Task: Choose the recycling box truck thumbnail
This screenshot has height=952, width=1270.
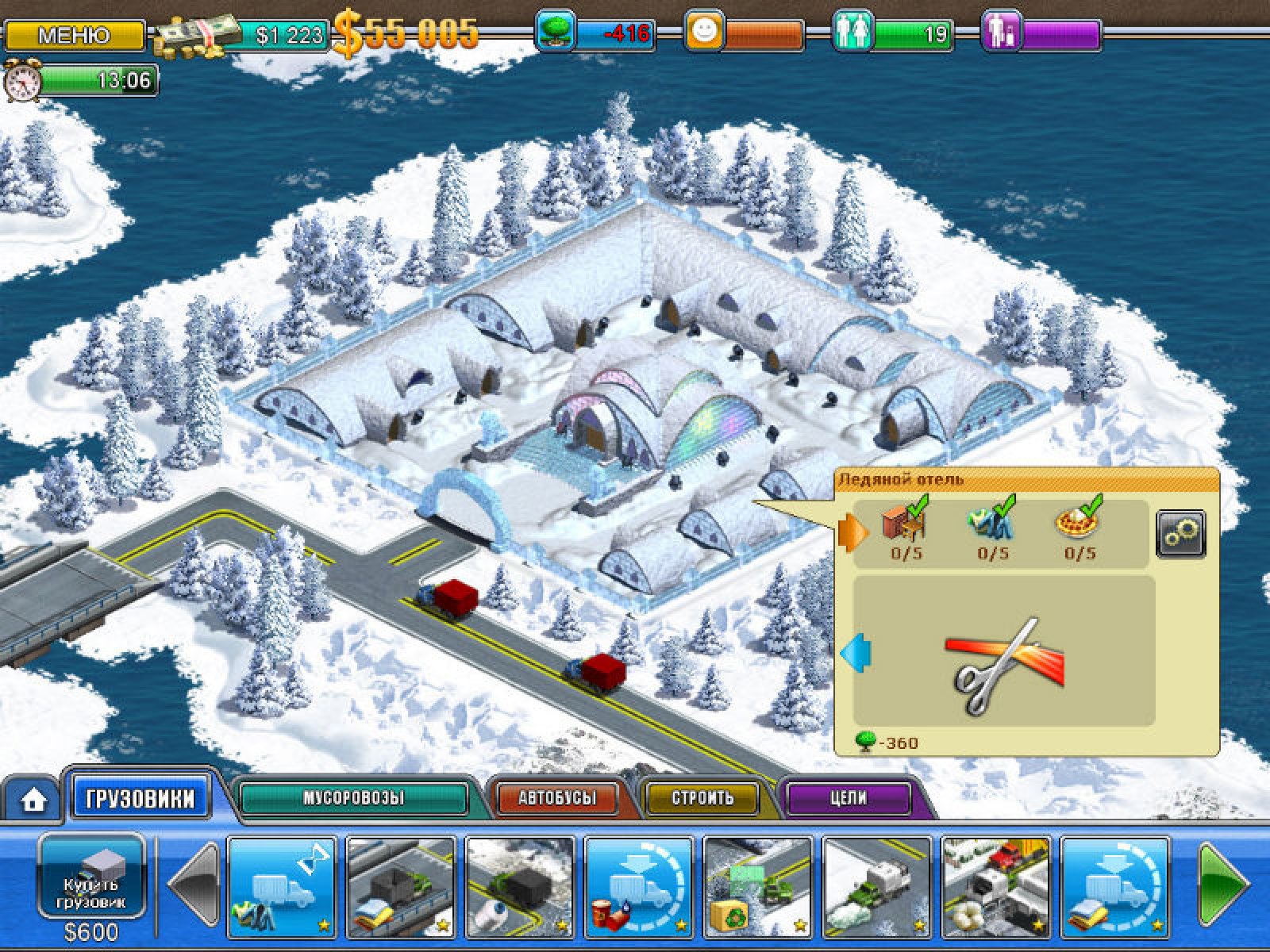Action: coord(757,886)
